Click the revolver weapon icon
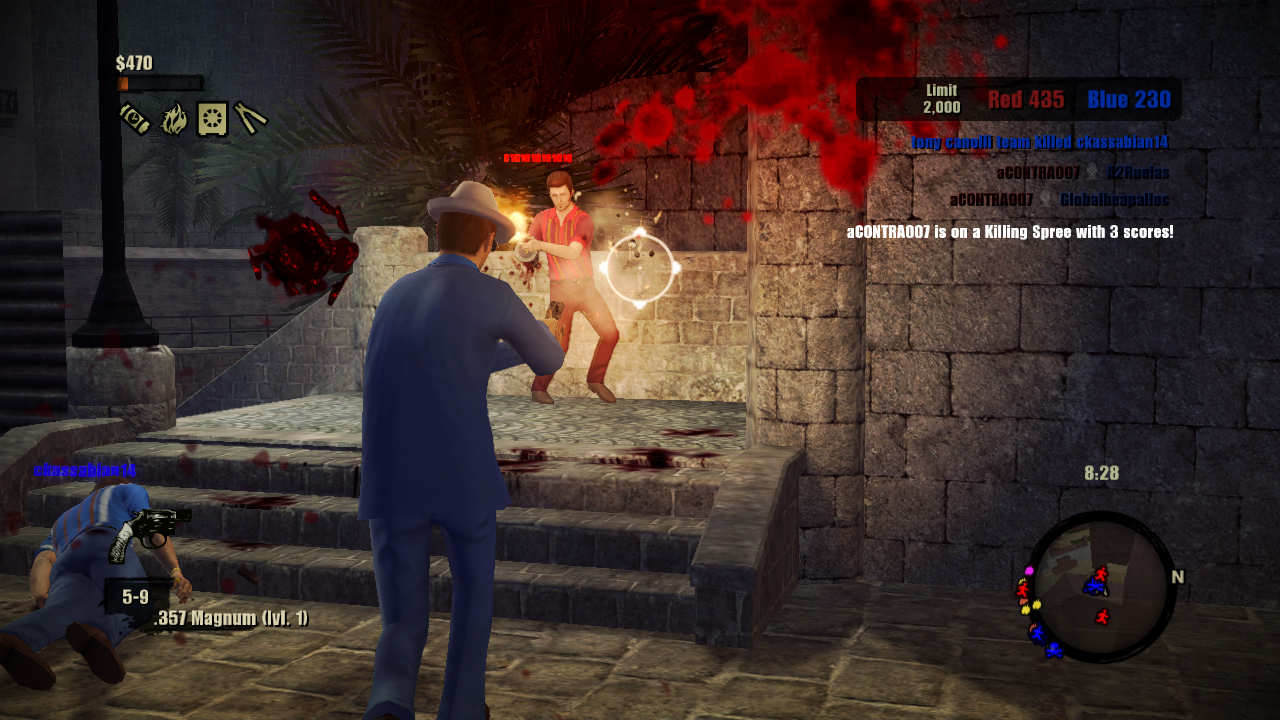This screenshot has width=1280, height=720. click(149, 531)
